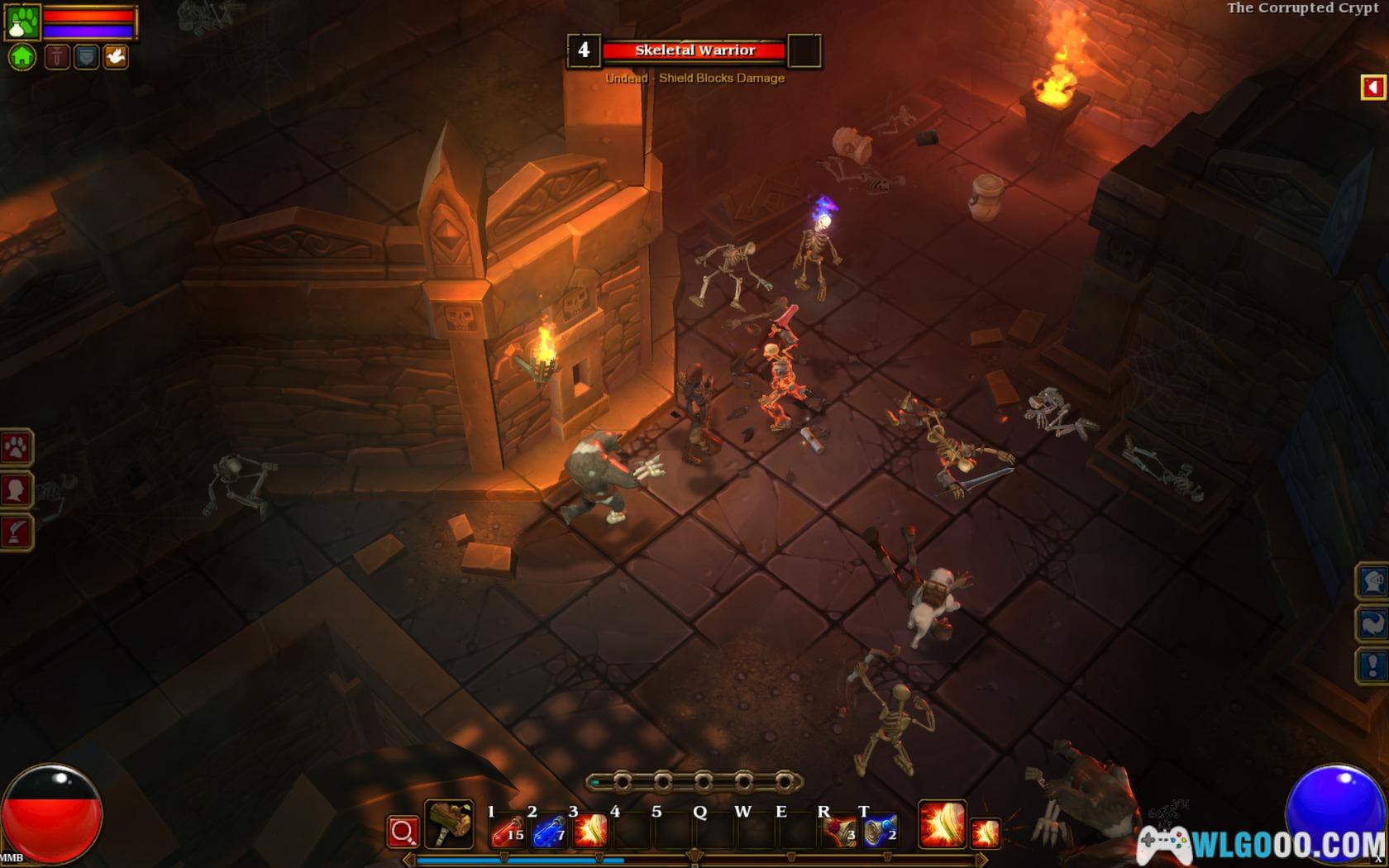The width and height of the screenshot is (1389, 868).
Task: Open the pet portrait with green paw
Action: pos(22,22)
